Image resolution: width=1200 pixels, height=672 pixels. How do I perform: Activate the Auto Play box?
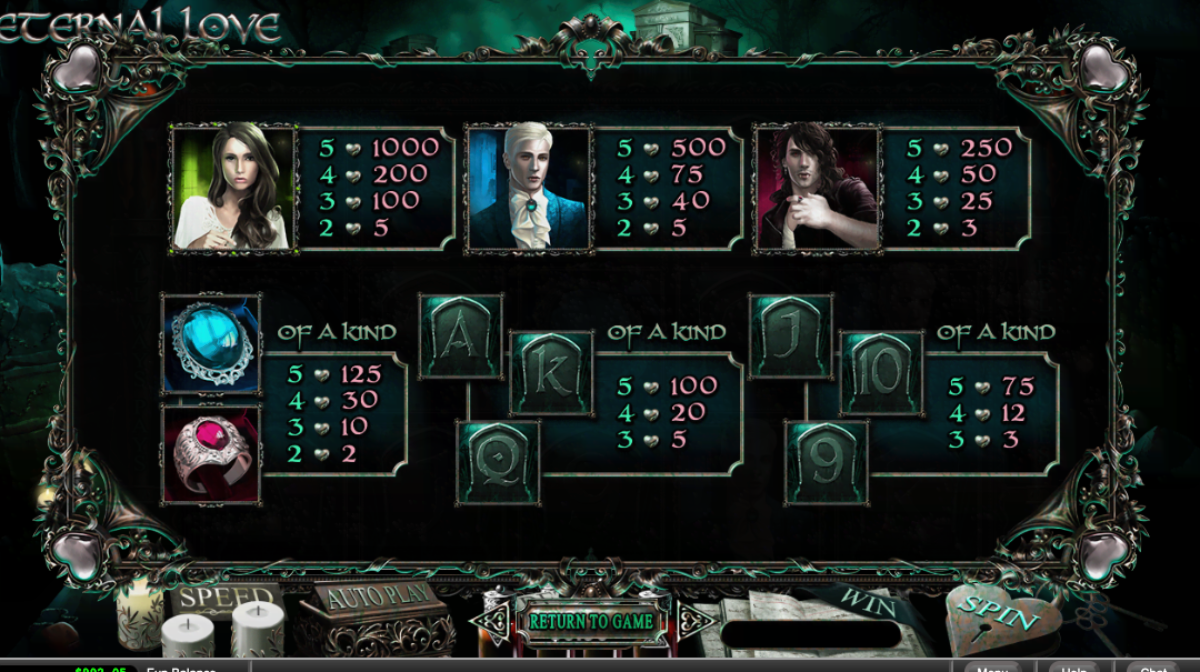coord(379,598)
